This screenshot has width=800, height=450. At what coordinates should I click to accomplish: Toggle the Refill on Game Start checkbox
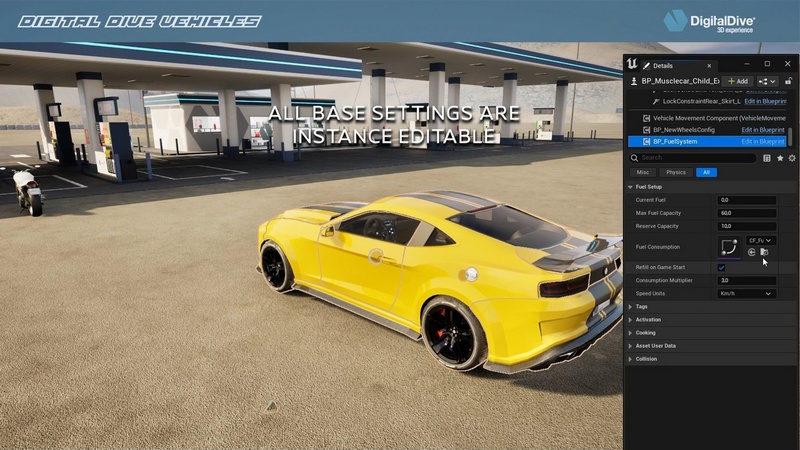[721, 268]
